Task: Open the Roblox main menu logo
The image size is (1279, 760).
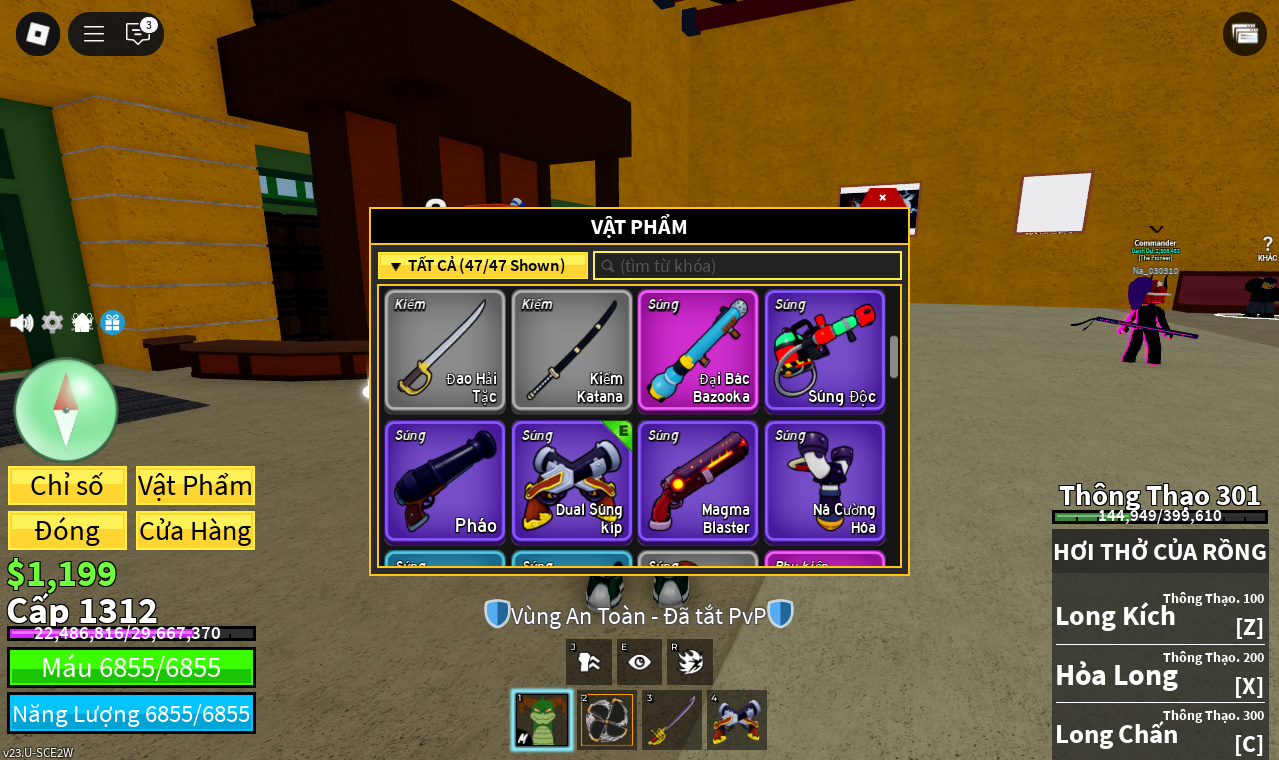Action: pos(38,34)
